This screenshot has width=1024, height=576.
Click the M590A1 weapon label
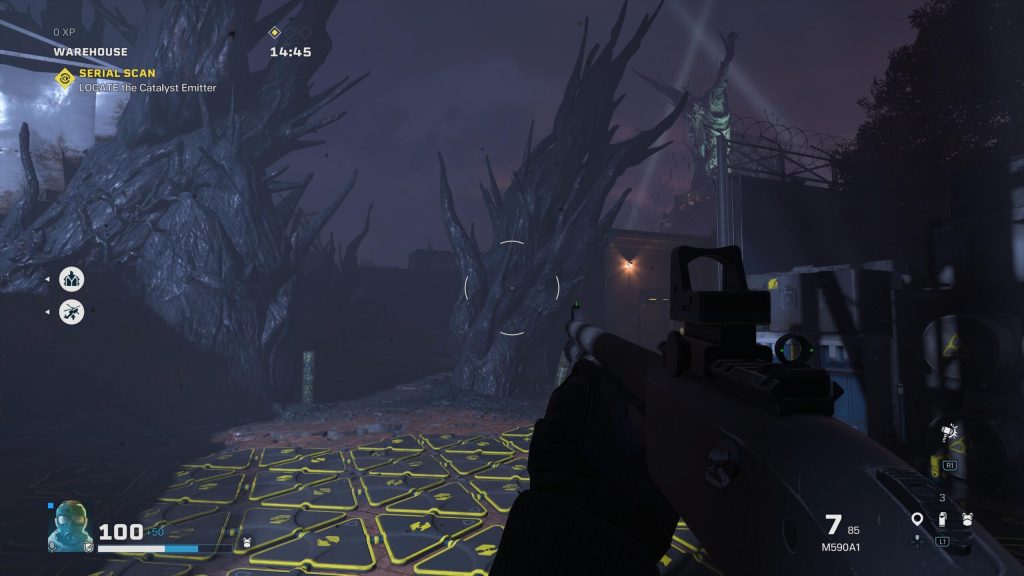(840, 547)
